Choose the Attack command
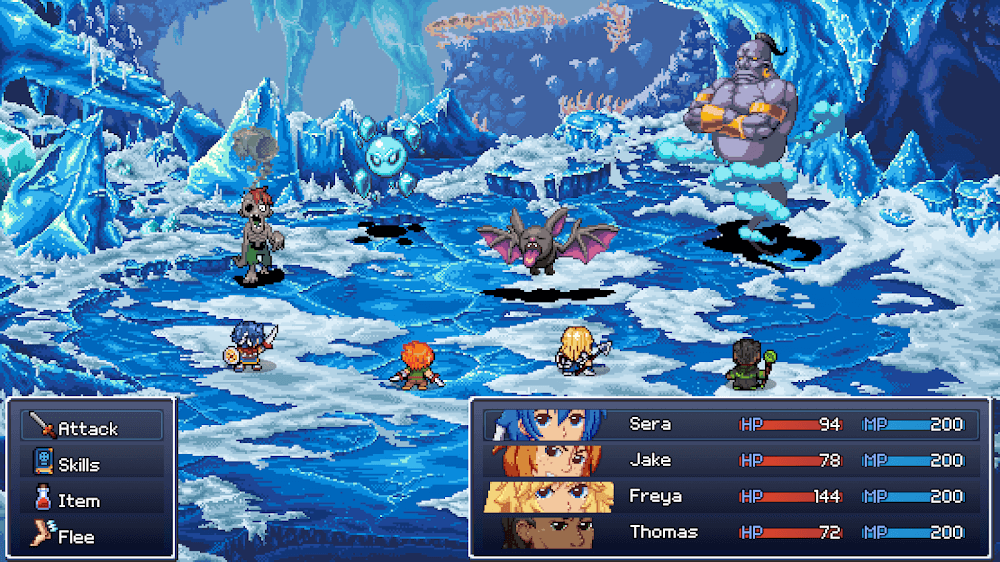This screenshot has width=1000, height=562. pyautogui.click(x=90, y=428)
